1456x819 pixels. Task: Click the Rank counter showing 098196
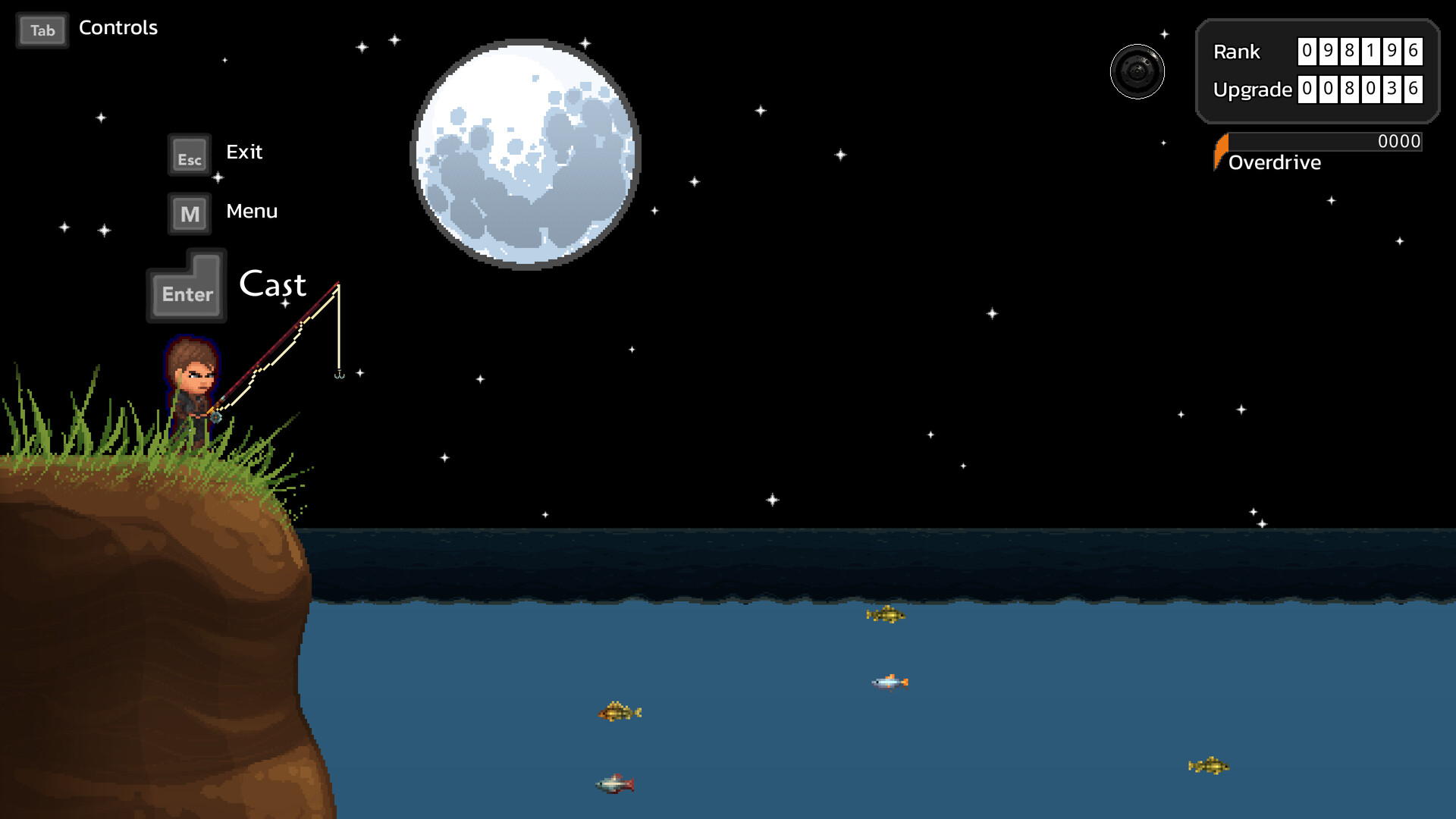tap(1360, 52)
